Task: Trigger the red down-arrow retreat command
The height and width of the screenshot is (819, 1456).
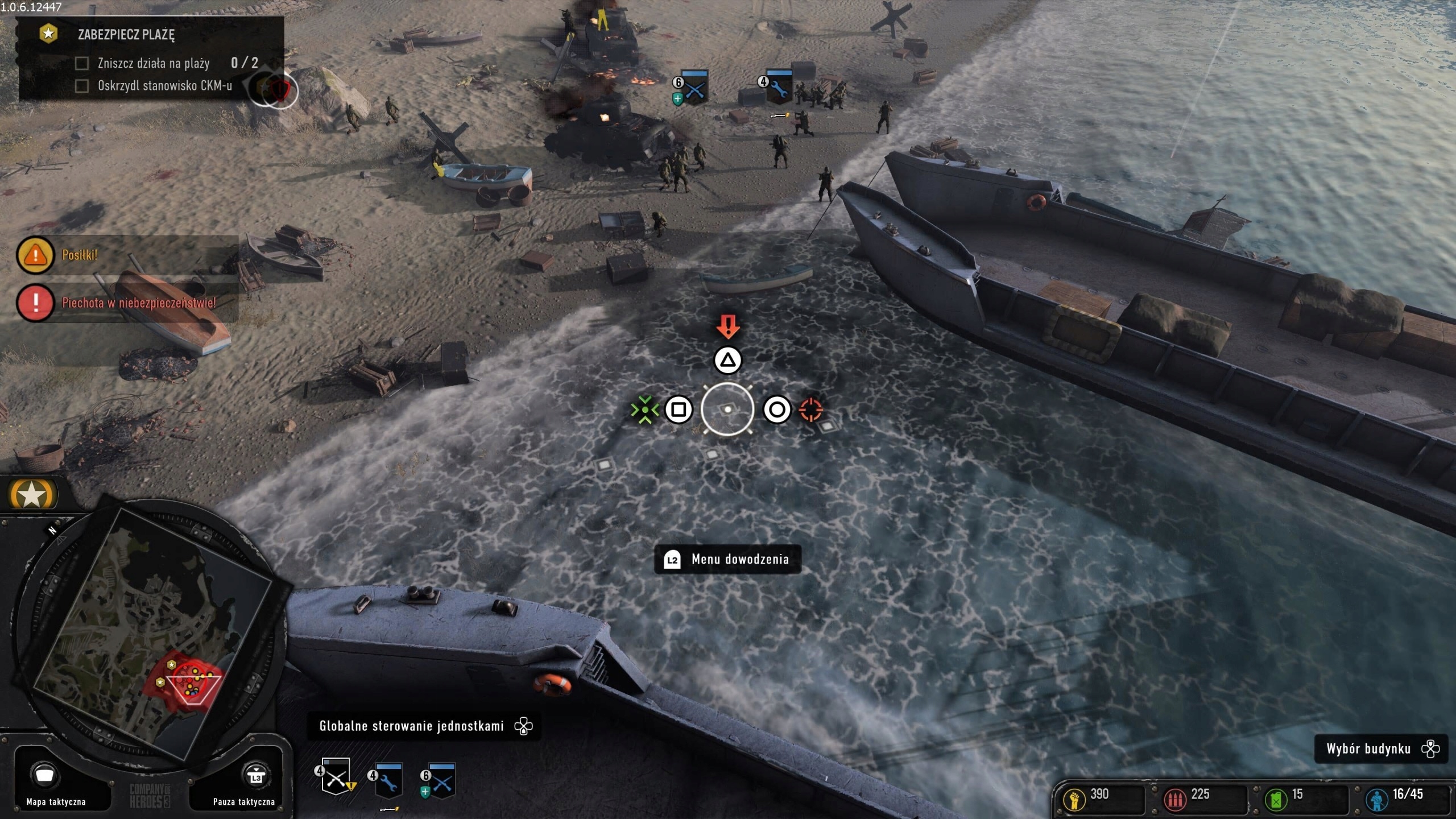Action: (728, 327)
